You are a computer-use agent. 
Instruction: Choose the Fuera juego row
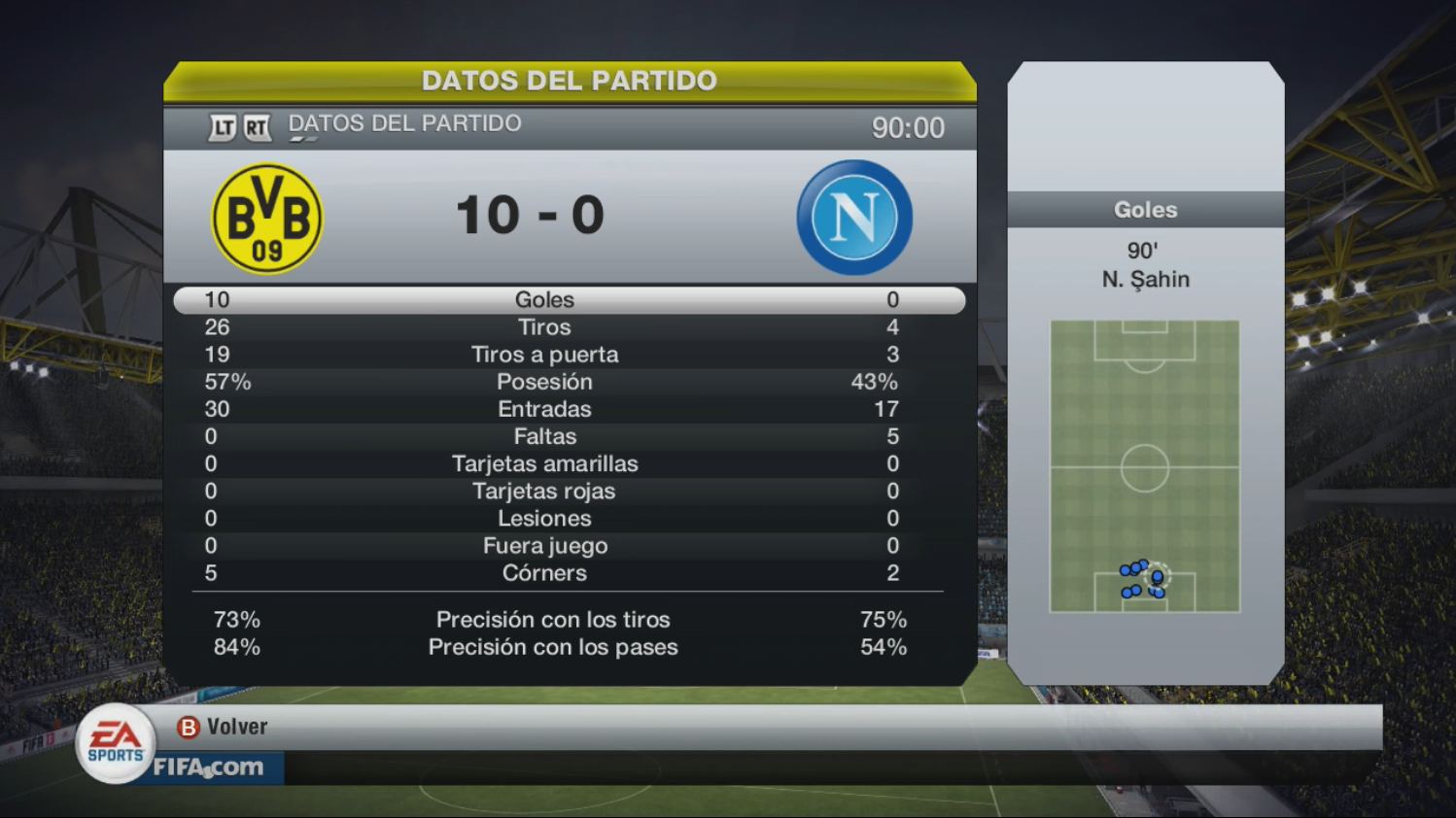pyautogui.click(x=569, y=545)
